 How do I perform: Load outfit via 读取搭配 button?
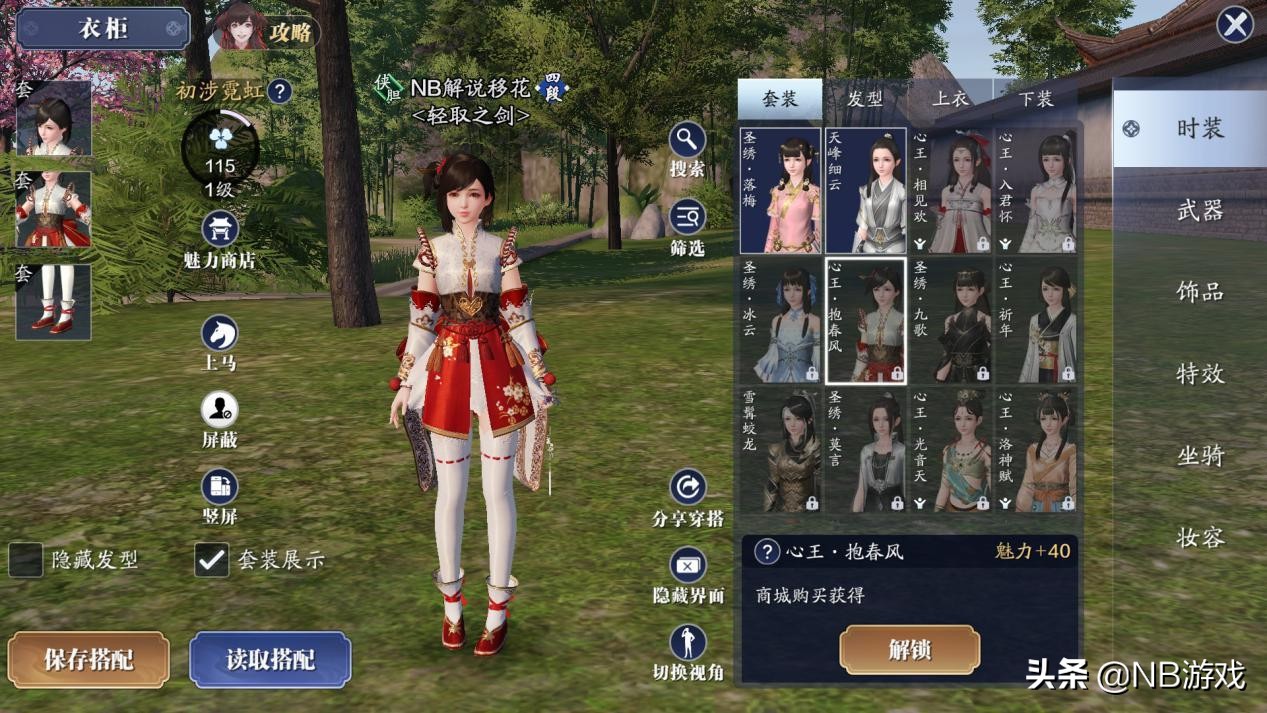pos(270,659)
